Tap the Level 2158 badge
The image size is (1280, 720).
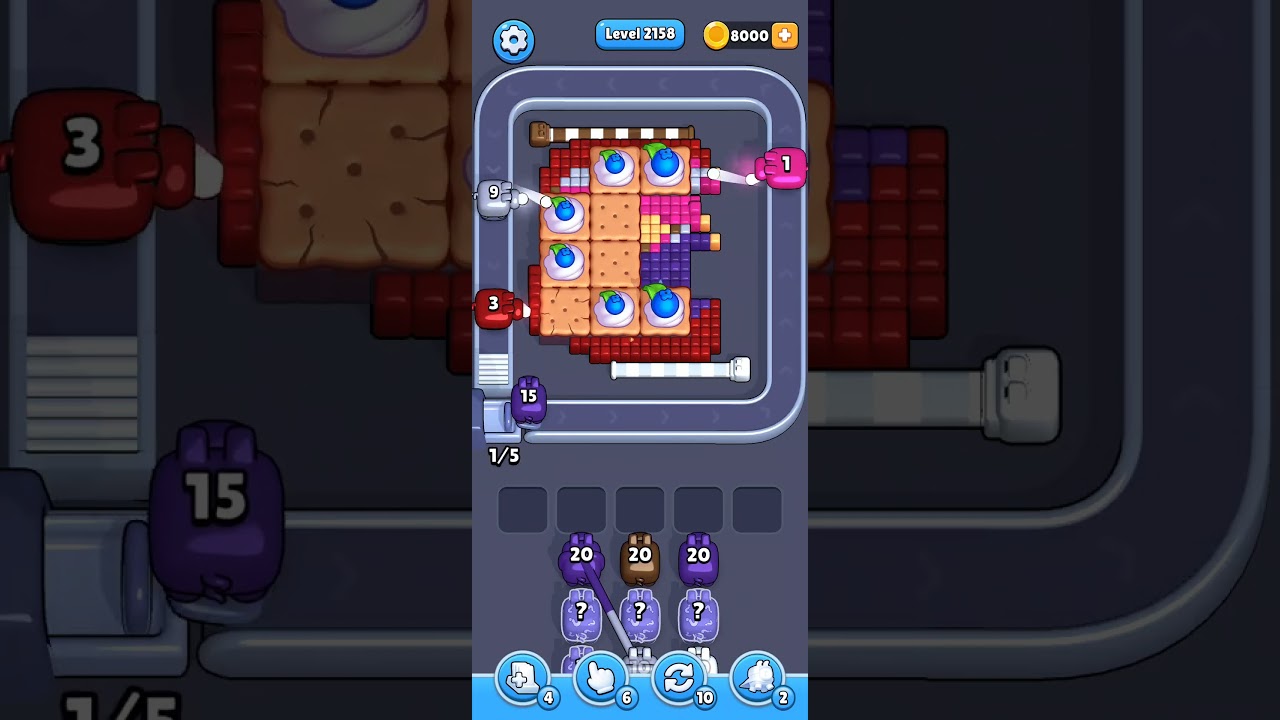pos(640,34)
